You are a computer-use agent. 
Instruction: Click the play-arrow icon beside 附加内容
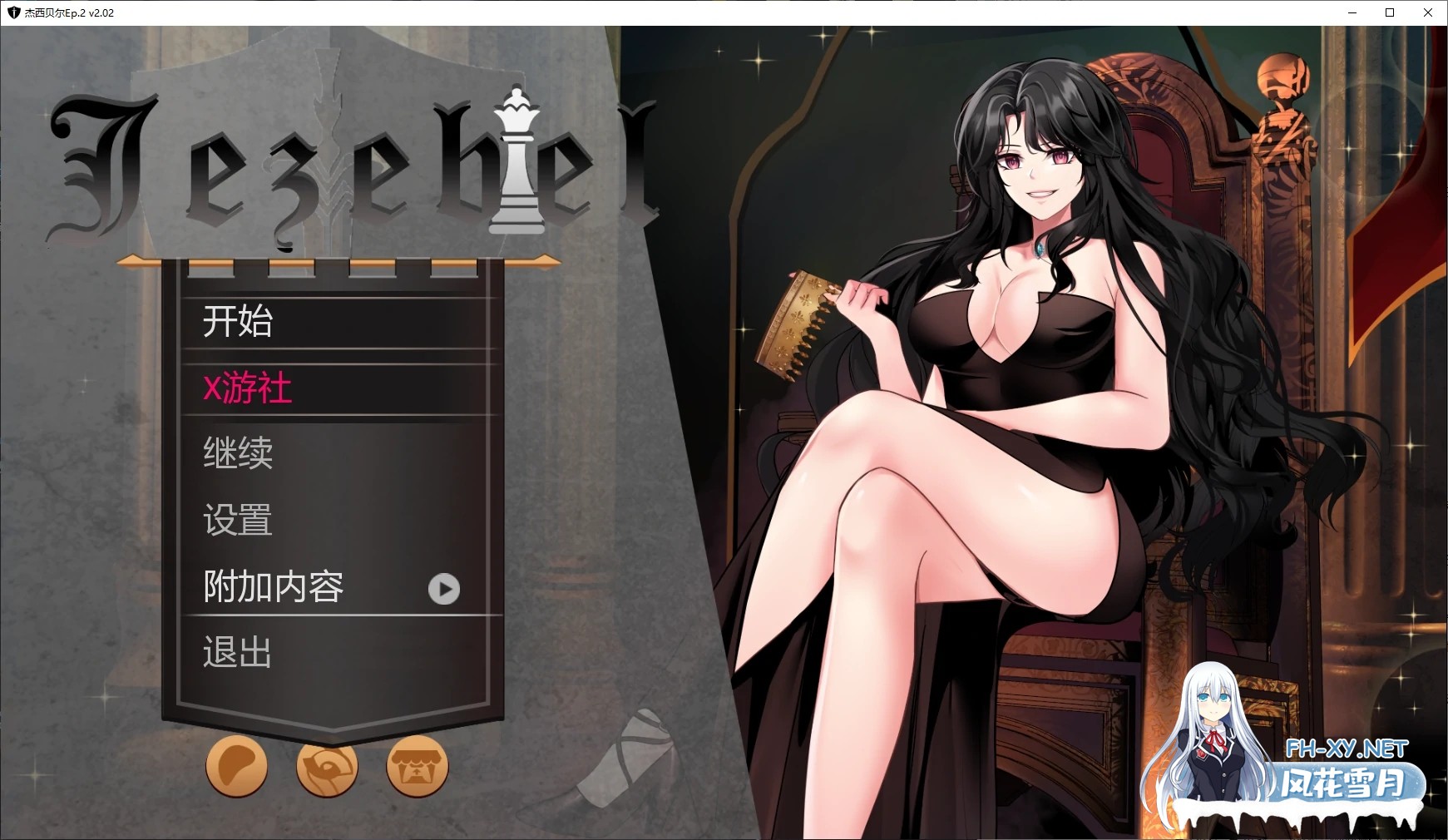(445, 589)
